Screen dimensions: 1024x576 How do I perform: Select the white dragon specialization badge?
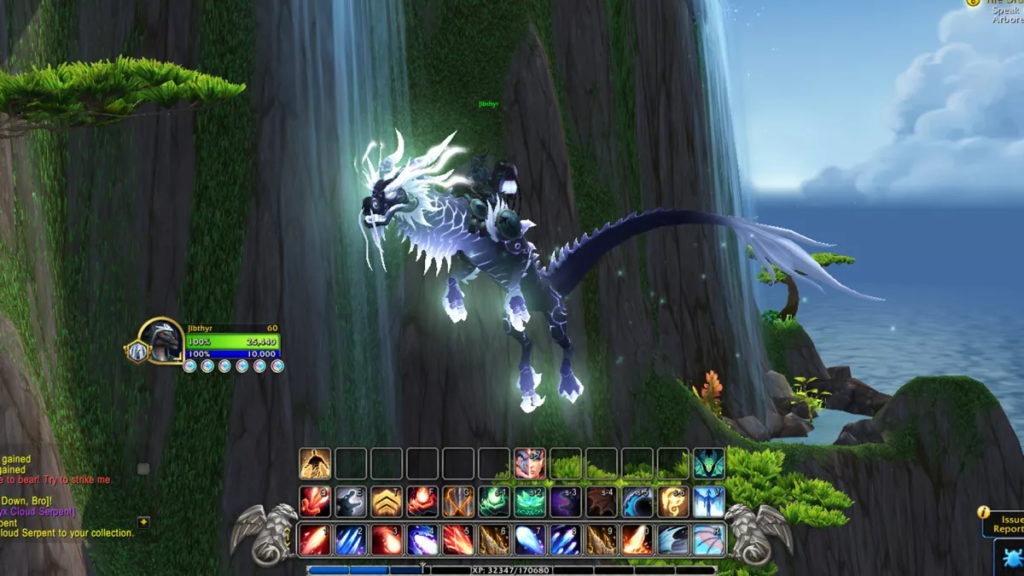pyautogui.click(x=134, y=351)
